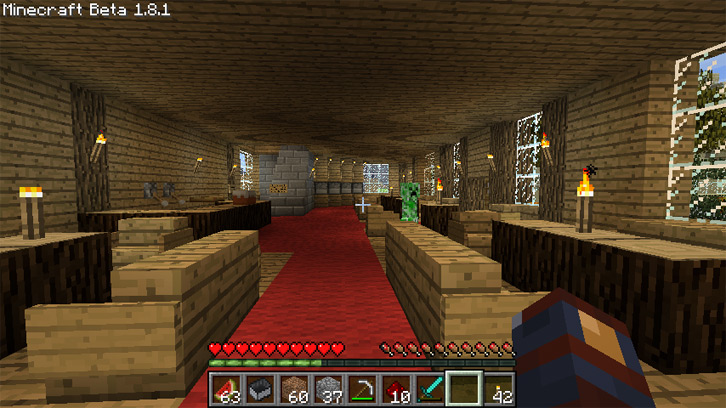Select the torch stack slot
726x408 pixels.
[498, 389]
